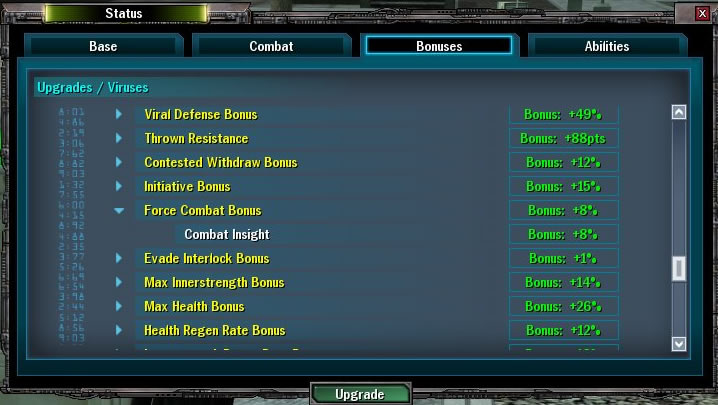Click the scrollbar down arrow
This screenshot has height=405, width=718.
pyautogui.click(x=679, y=343)
